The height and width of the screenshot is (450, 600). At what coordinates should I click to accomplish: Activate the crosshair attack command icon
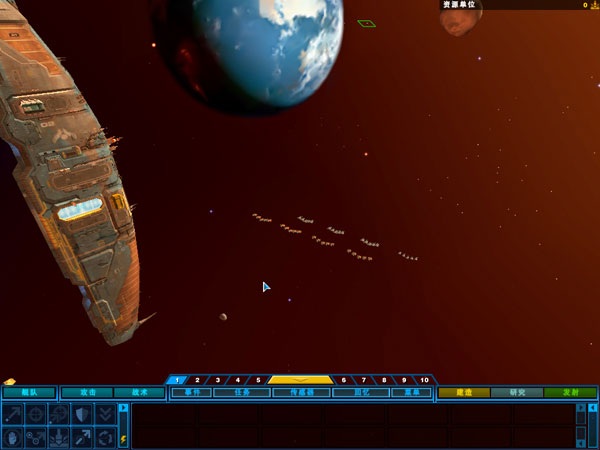(x=36, y=414)
